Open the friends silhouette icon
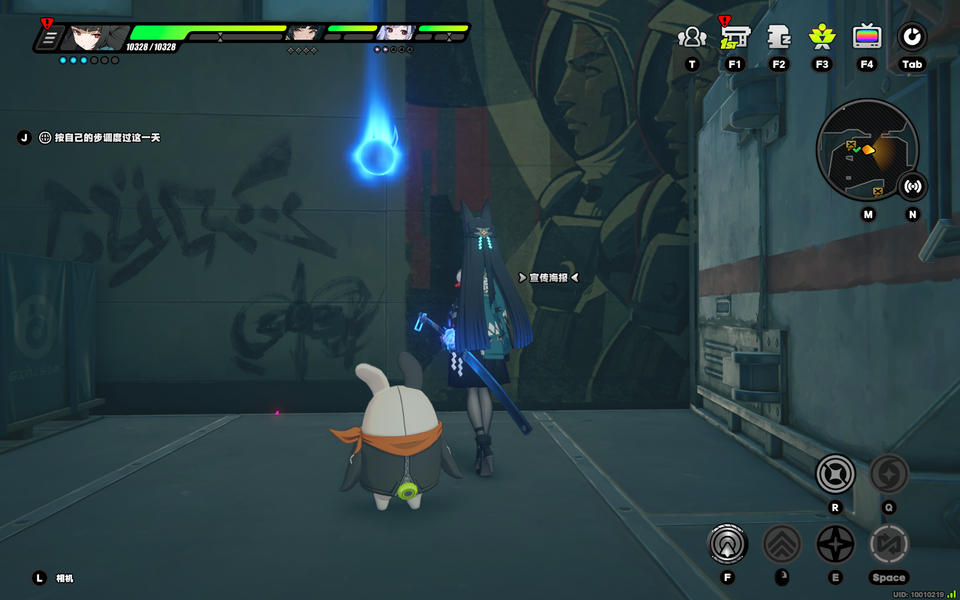The image size is (960, 600). pos(692,38)
